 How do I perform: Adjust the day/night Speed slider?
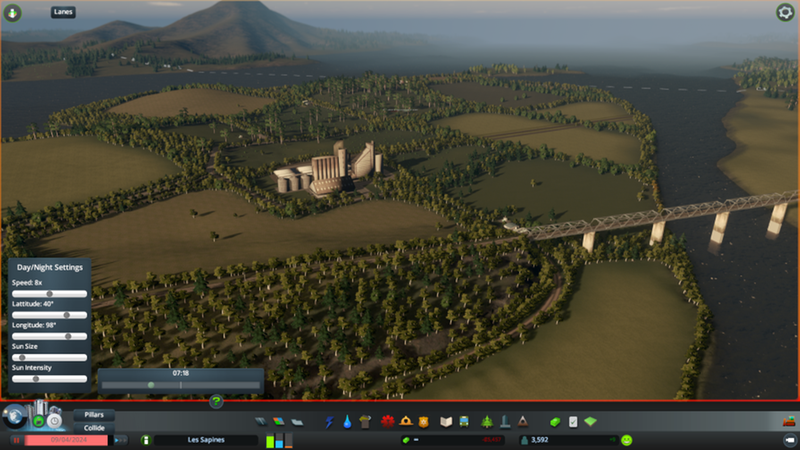tap(48, 294)
